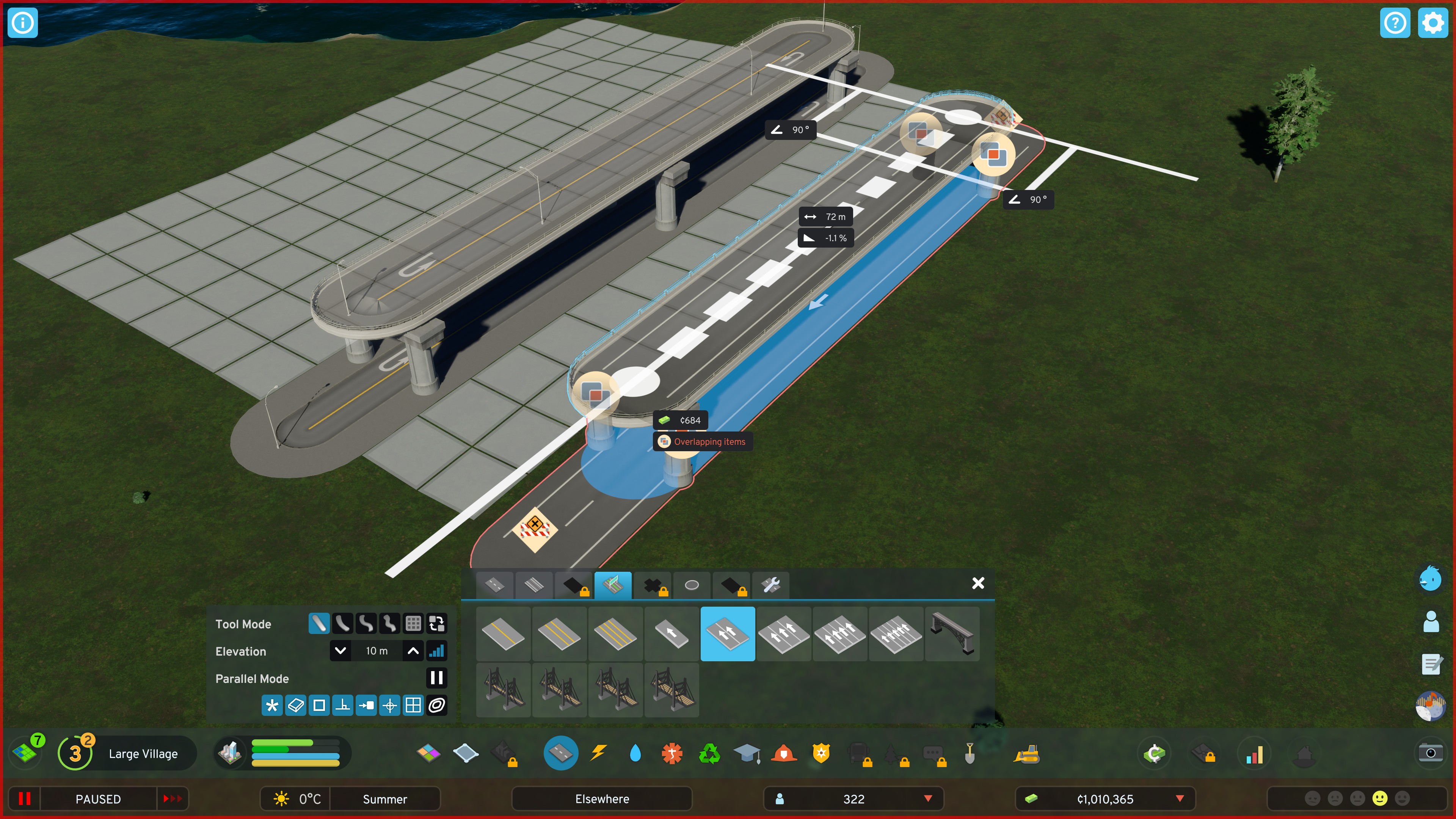Open photo mode with the camera icon
1456x819 pixels.
[1431, 753]
